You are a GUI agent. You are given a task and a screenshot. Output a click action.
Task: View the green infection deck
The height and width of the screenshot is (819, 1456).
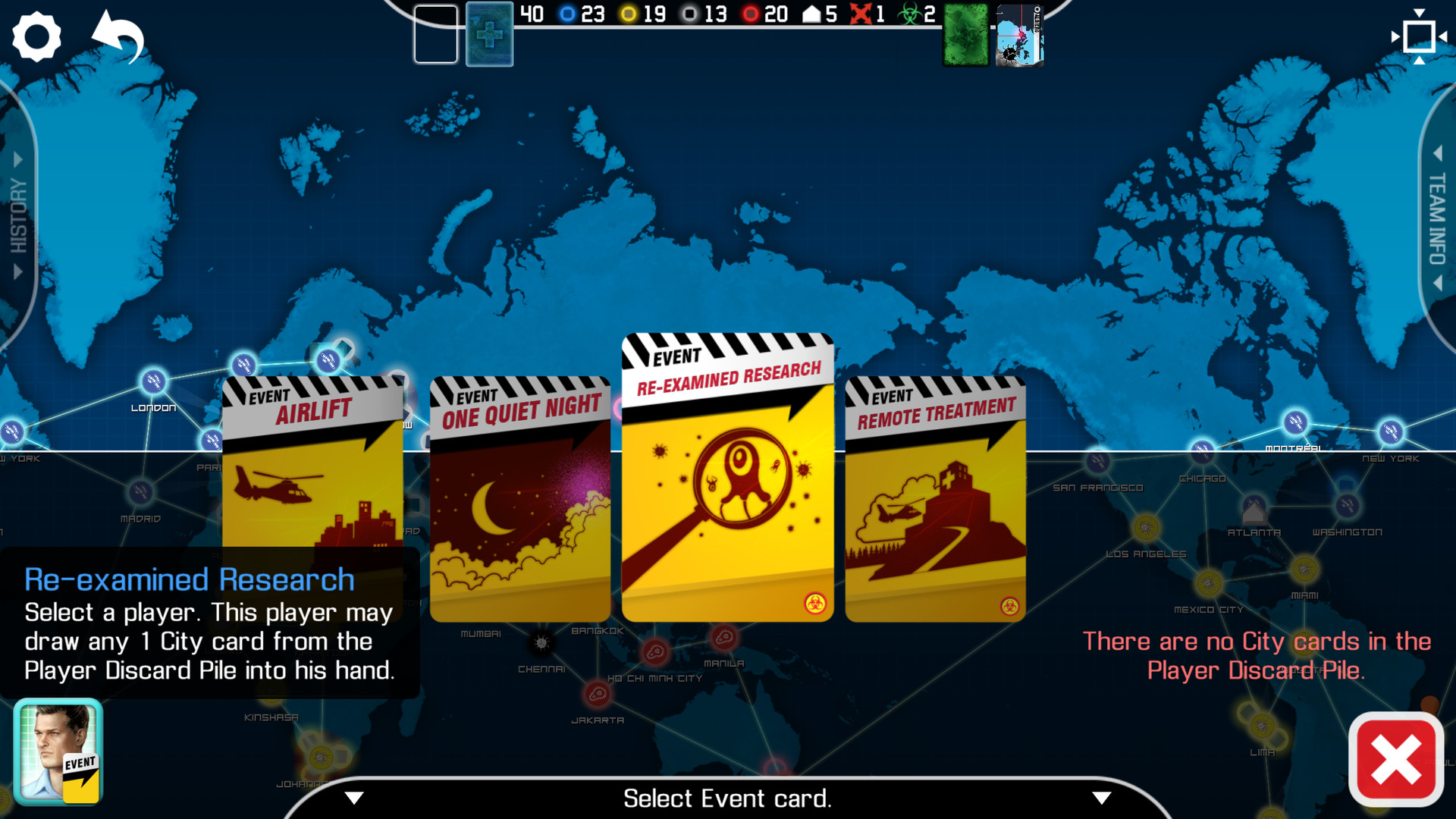967,34
